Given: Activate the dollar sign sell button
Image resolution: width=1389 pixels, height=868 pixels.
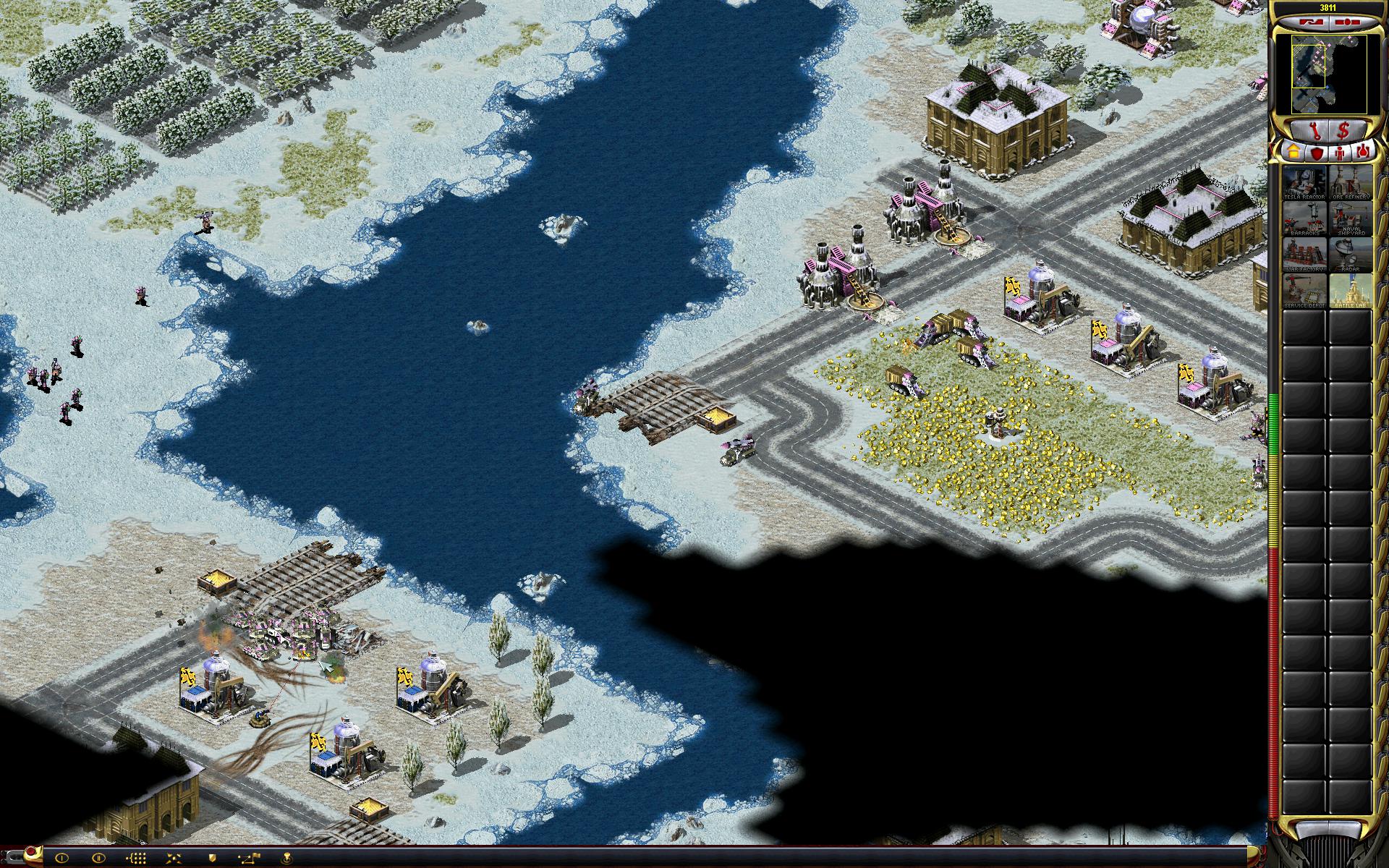Looking at the screenshot, I should [x=1344, y=131].
